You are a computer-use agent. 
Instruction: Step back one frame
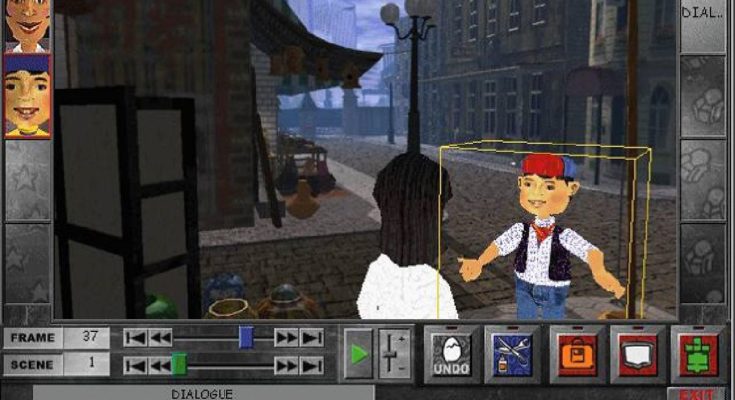coord(160,338)
